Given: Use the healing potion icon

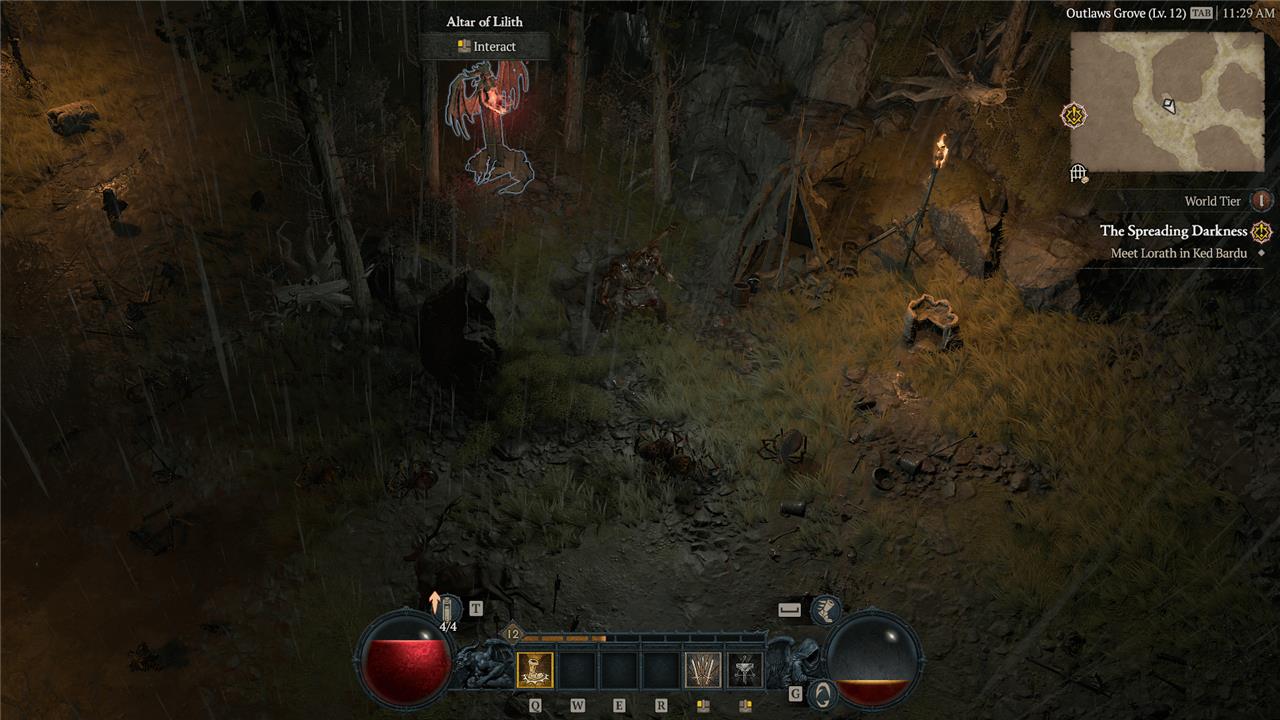Looking at the screenshot, I should pos(448,608).
